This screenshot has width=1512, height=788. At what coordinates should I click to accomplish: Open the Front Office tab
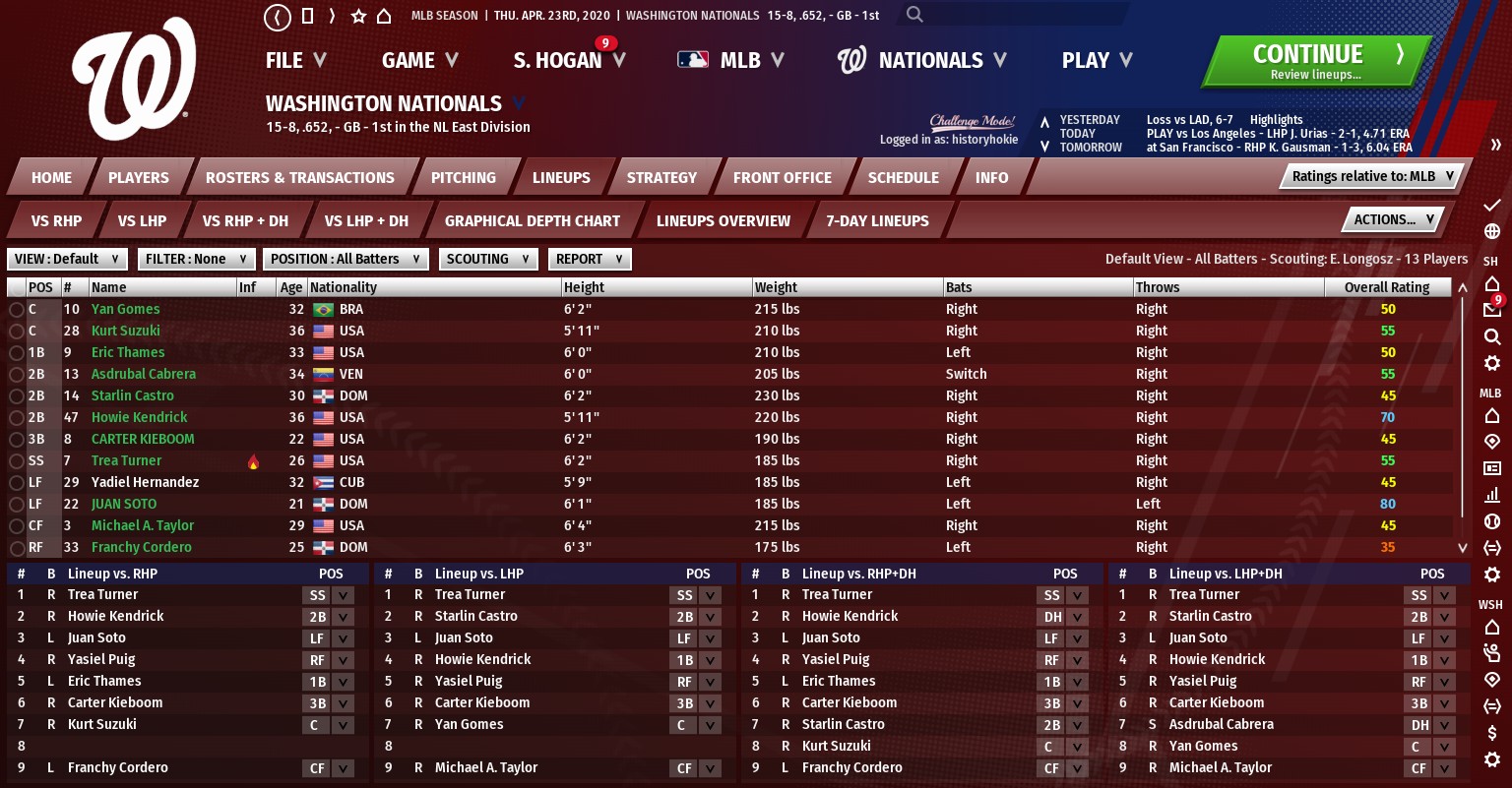click(782, 178)
